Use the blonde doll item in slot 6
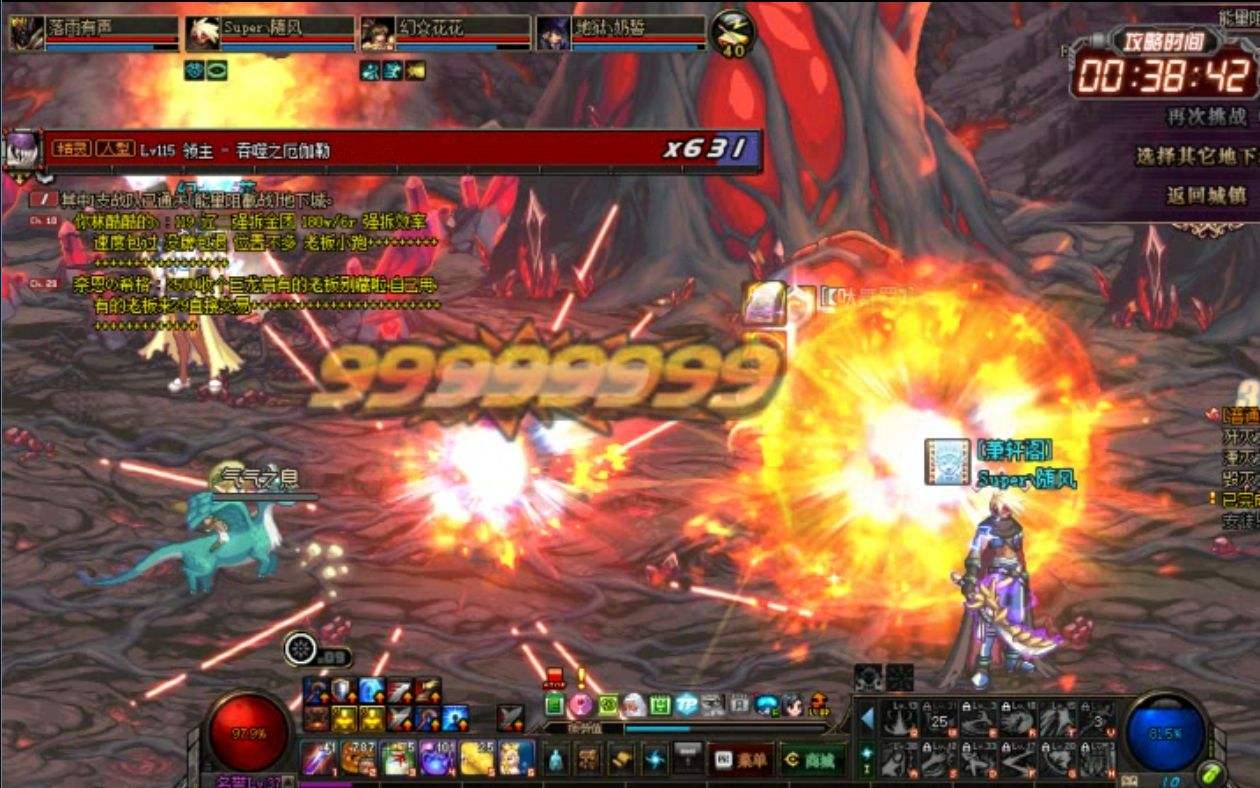The image size is (1260, 788). pyautogui.click(x=517, y=758)
